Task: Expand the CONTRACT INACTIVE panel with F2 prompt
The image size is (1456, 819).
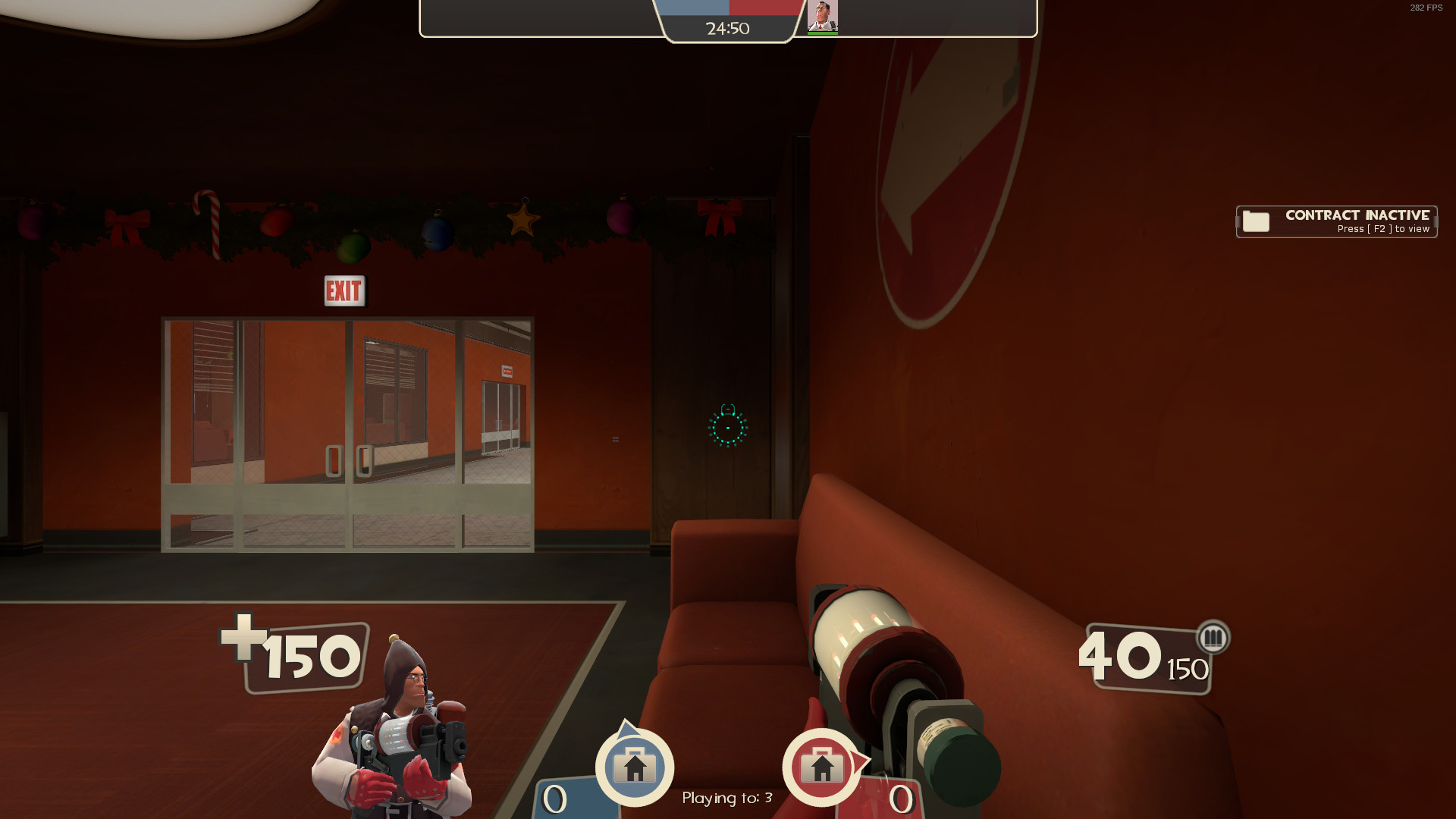Action: (x=1336, y=221)
